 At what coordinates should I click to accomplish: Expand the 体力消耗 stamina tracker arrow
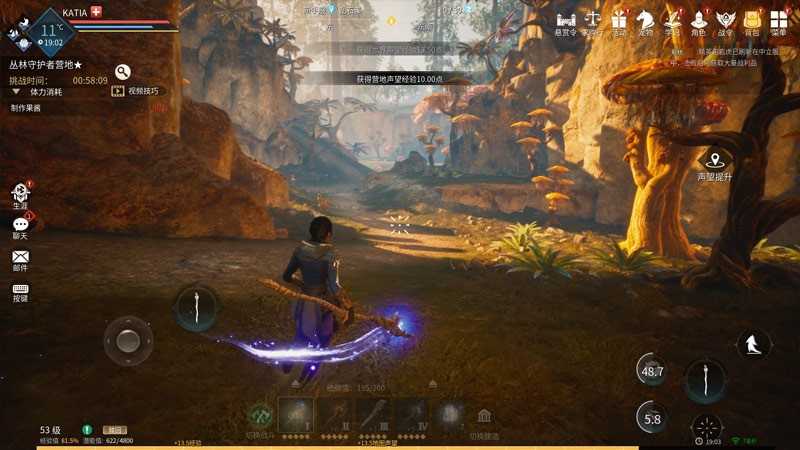(x=17, y=91)
